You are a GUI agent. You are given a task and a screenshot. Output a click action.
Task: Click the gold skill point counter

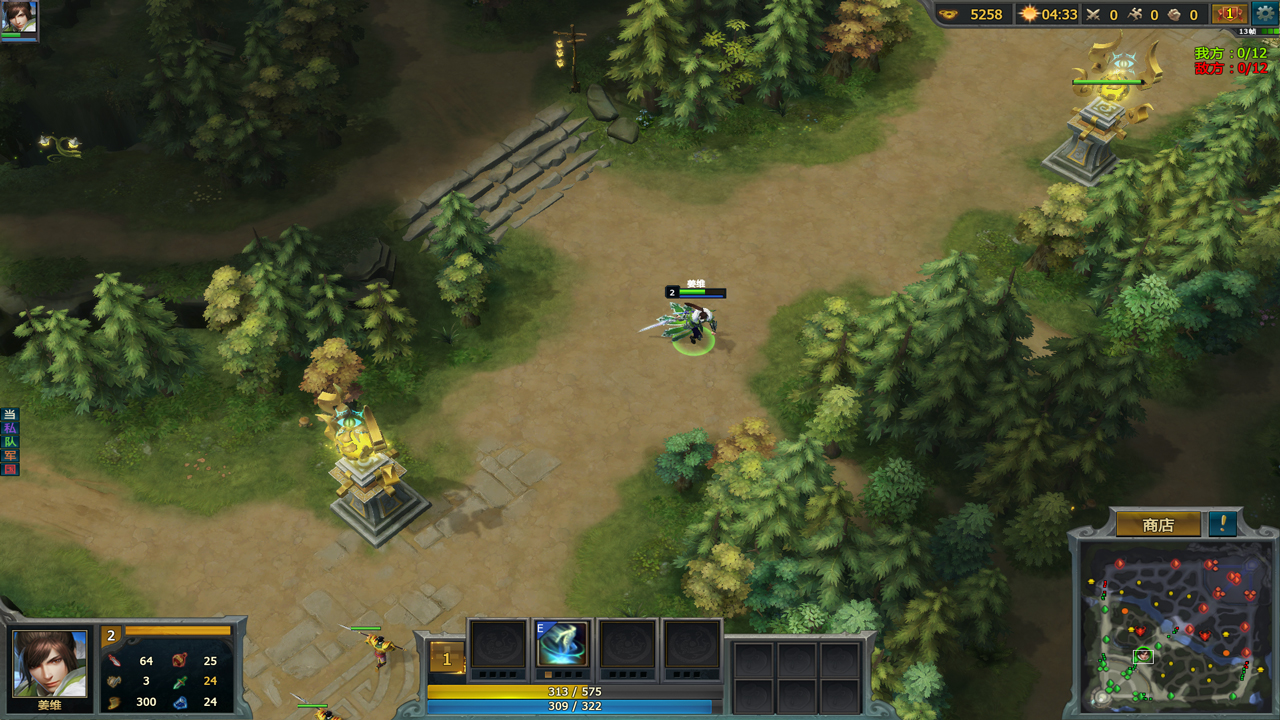(447, 660)
